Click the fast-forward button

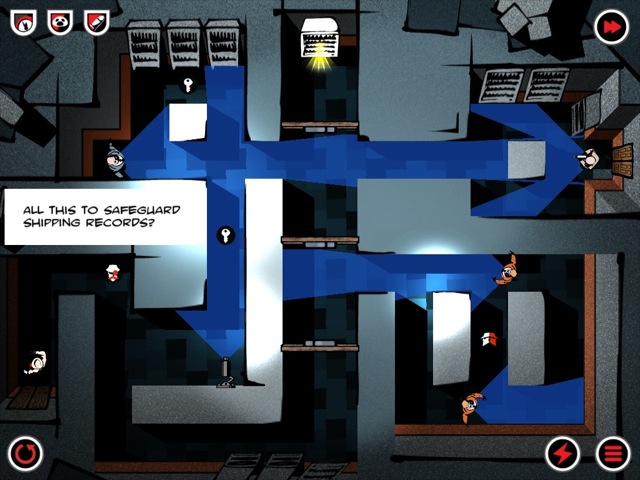[x=610, y=28]
